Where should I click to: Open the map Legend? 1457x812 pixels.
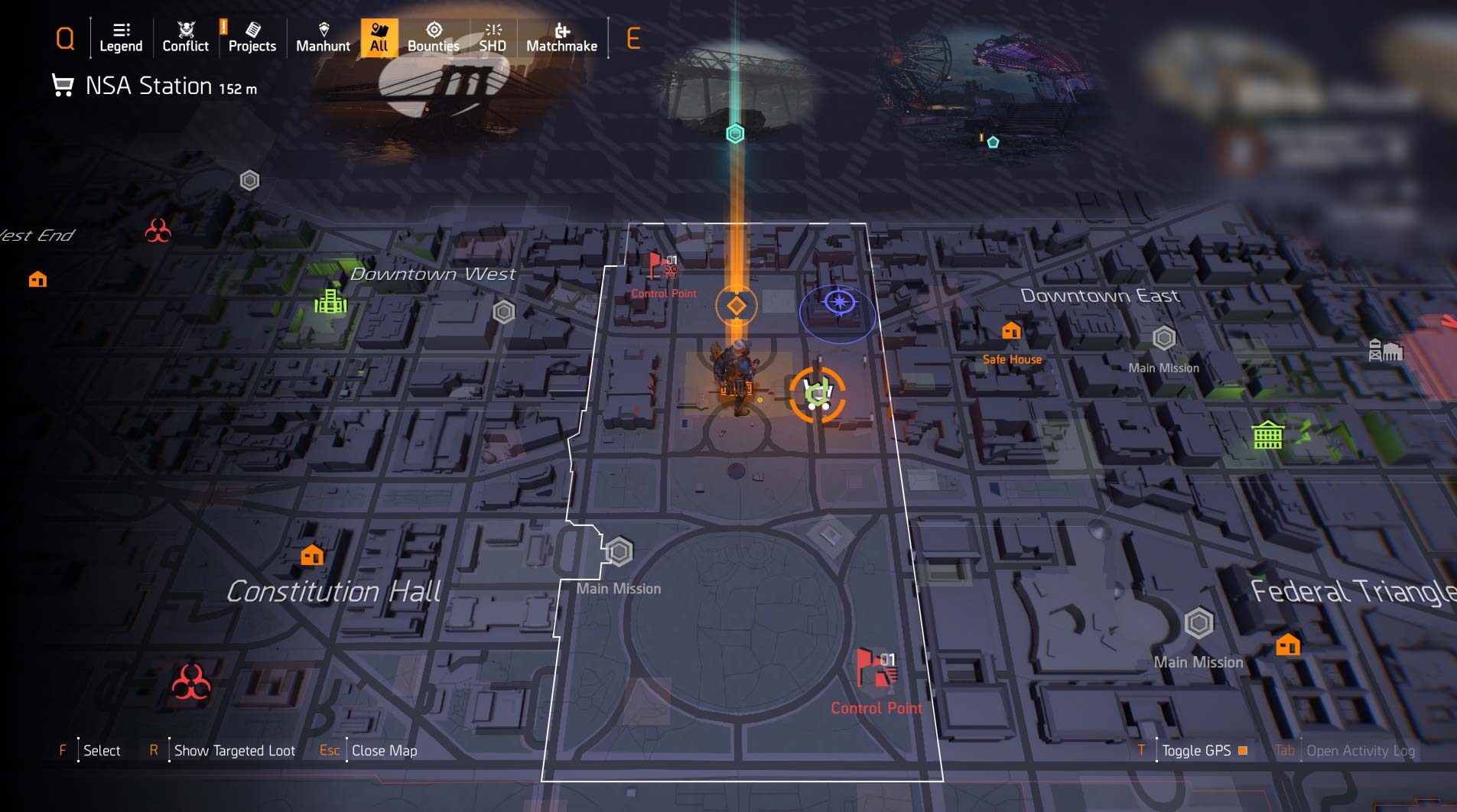[120, 38]
